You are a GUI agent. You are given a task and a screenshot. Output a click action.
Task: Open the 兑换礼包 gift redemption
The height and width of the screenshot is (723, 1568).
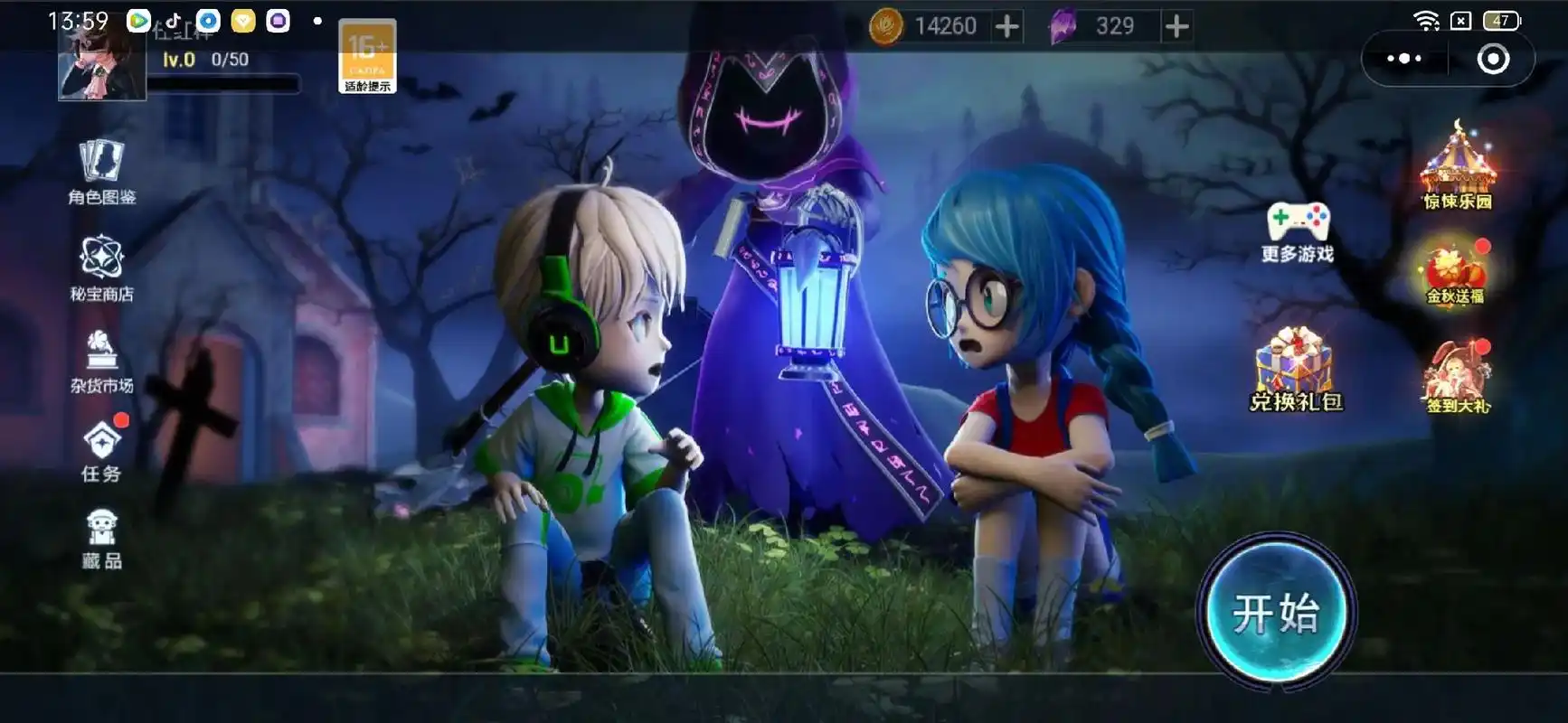coord(1296,371)
